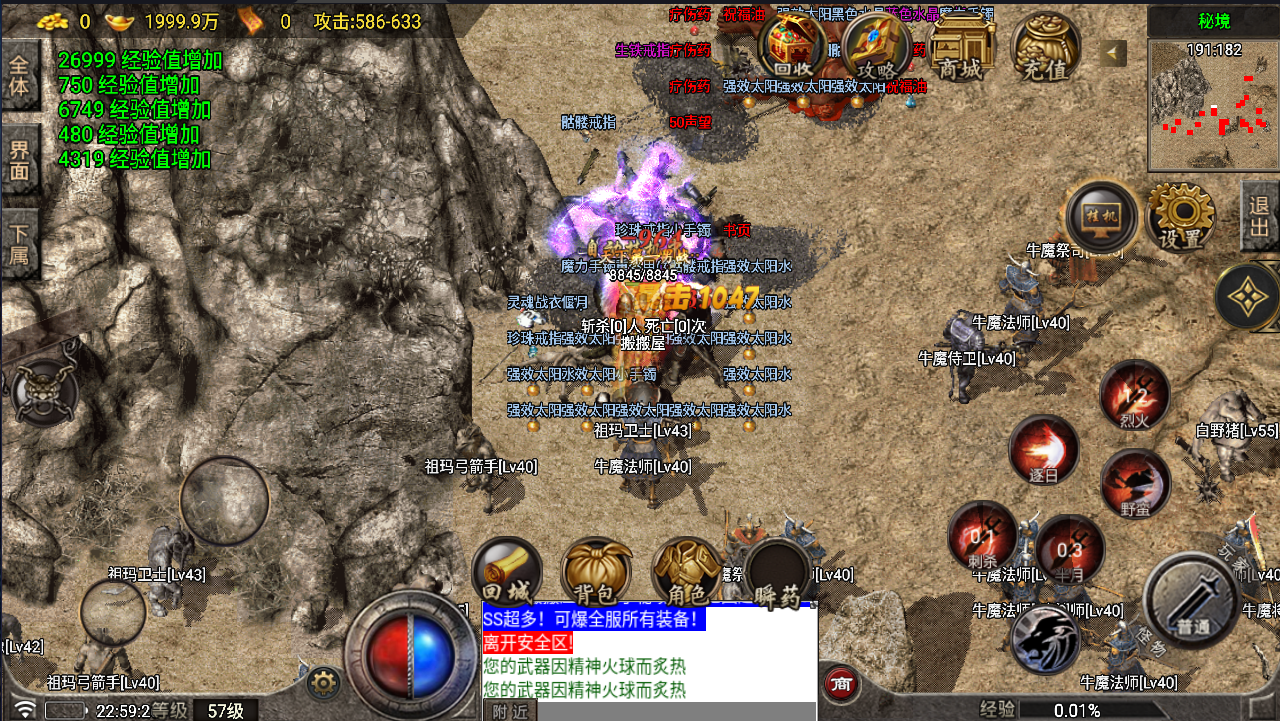
Task: Select the 烈火 fire skill icon
Action: [x=1135, y=395]
